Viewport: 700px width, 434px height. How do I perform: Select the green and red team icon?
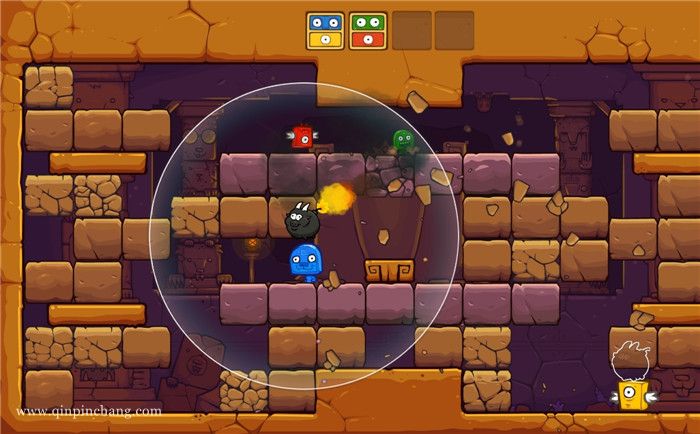[x=369, y=30]
